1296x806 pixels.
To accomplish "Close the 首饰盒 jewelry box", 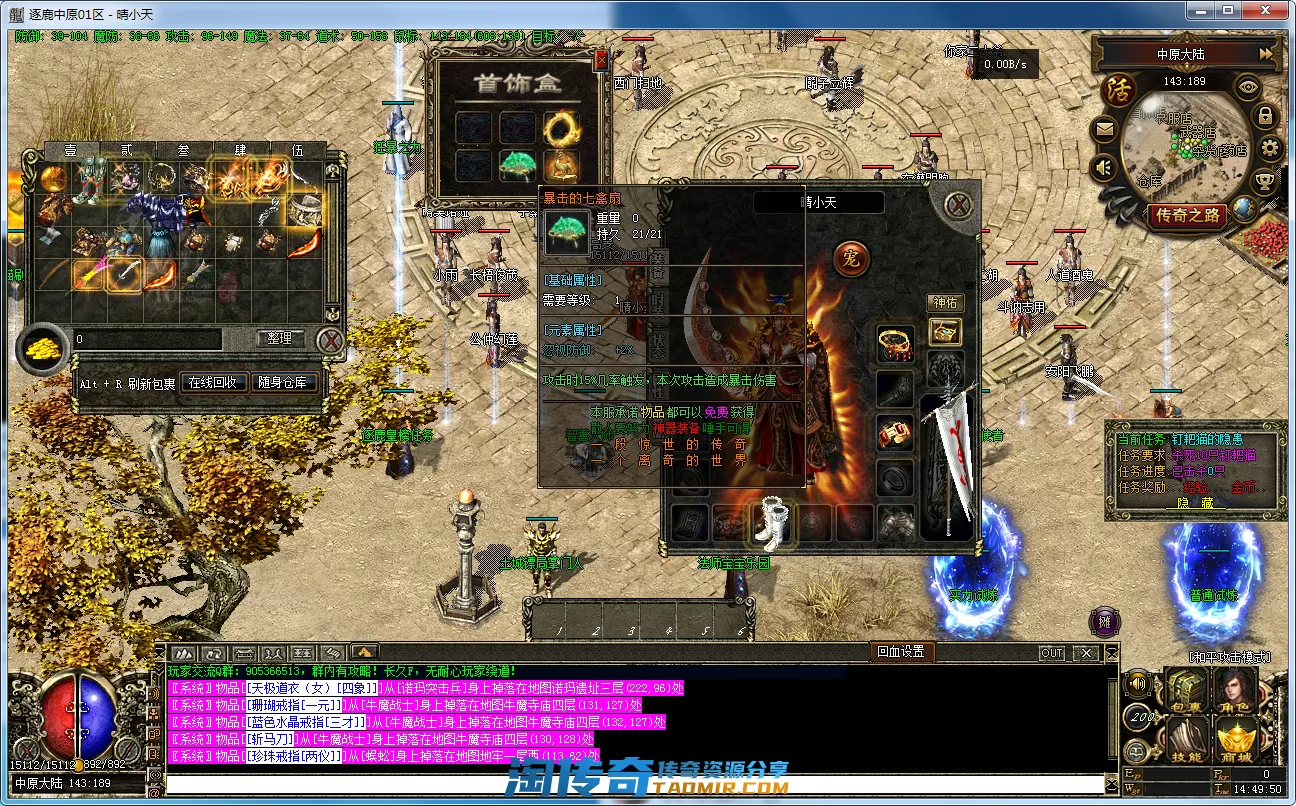I will 601,61.
